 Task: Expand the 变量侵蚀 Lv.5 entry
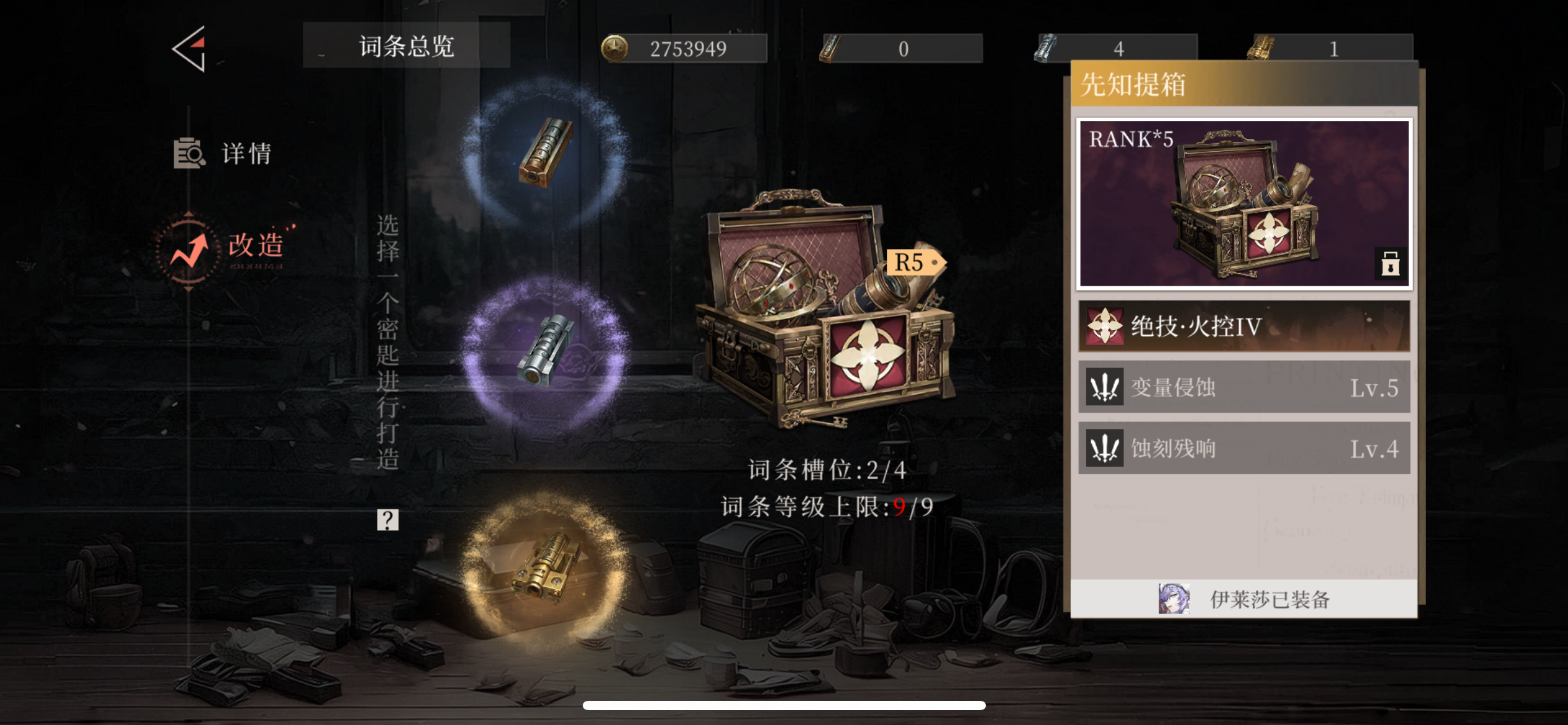(x=1244, y=386)
